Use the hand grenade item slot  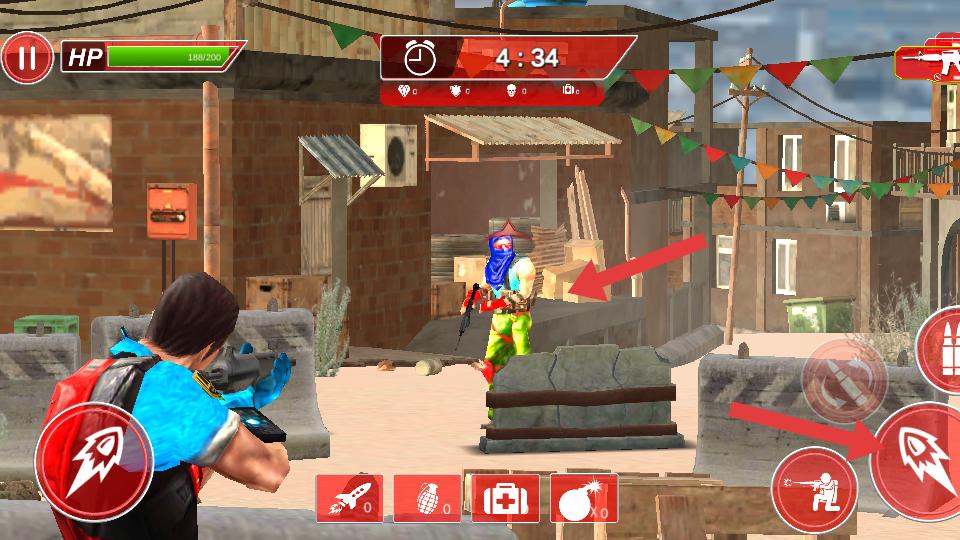(427, 498)
